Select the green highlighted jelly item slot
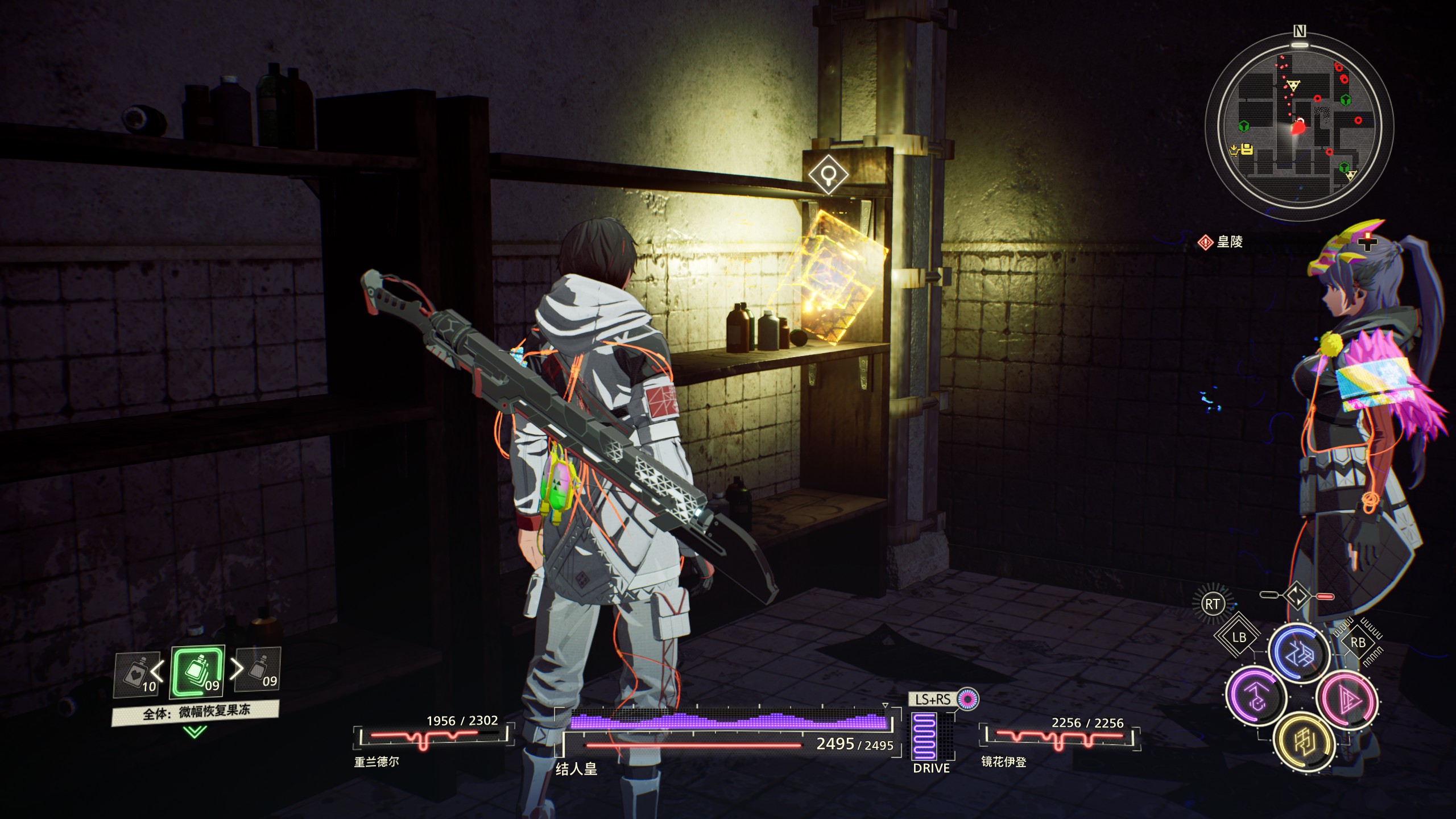Image resolution: width=1456 pixels, height=819 pixels. point(197,672)
